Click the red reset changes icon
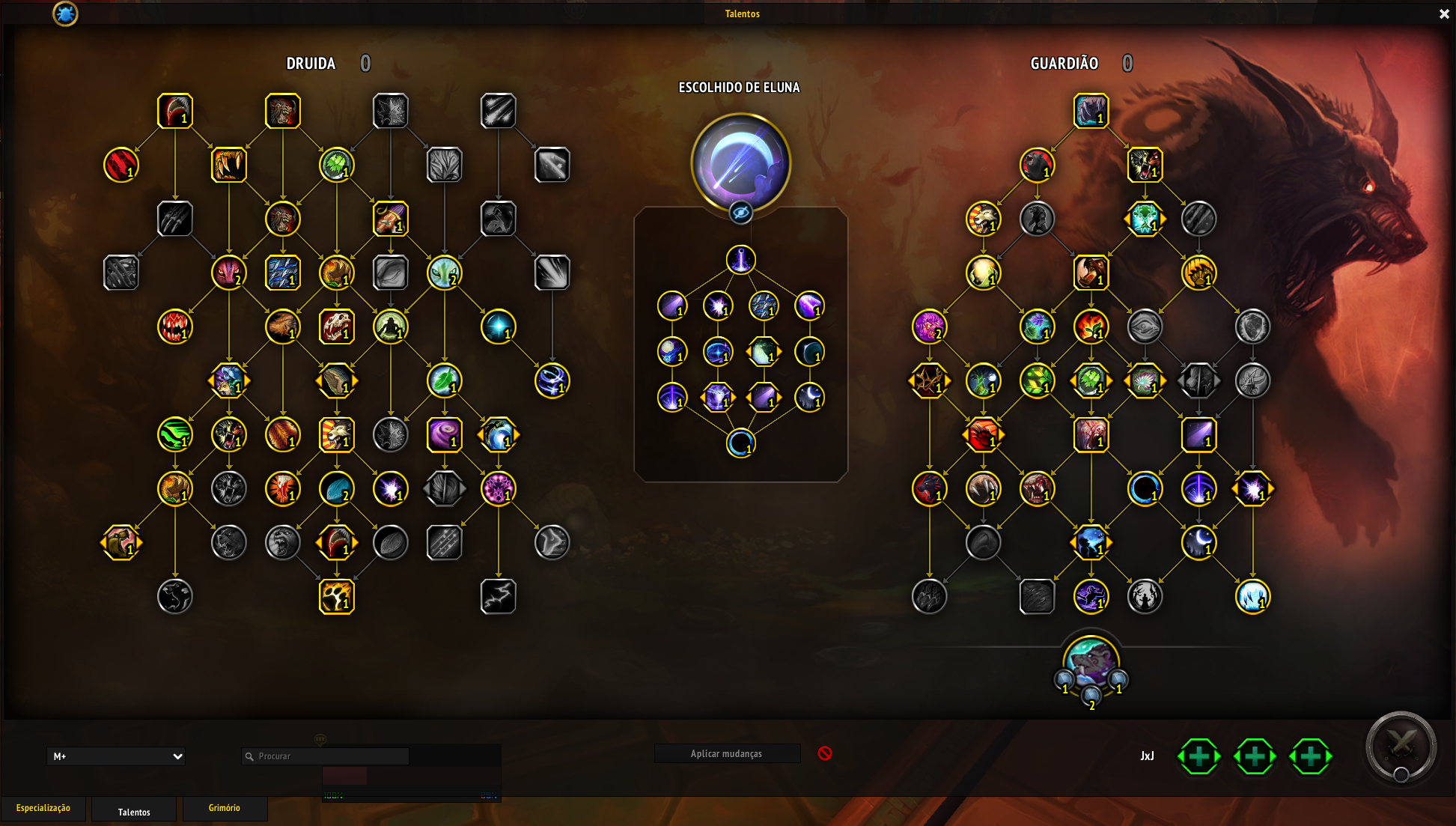Screen dimensions: 1456x826 (825, 753)
